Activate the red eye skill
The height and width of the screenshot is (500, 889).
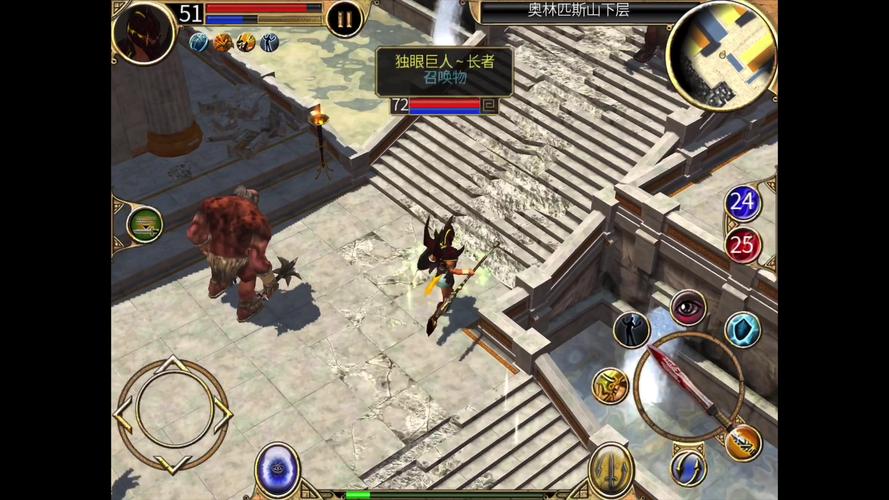pos(688,307)
